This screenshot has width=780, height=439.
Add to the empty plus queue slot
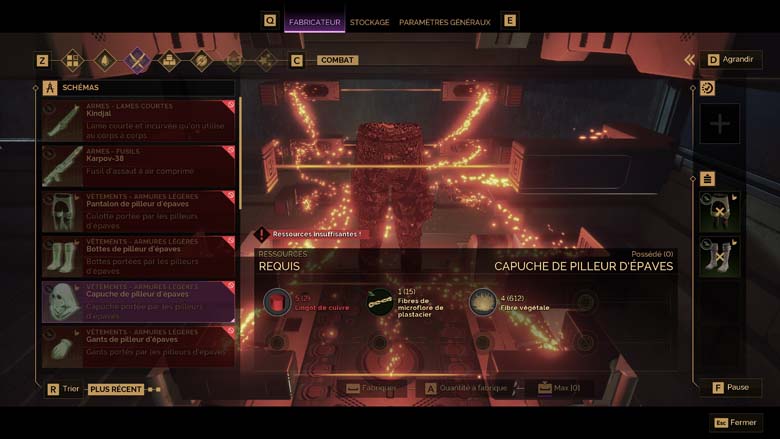pyautogui.click(x=720, y=124)
